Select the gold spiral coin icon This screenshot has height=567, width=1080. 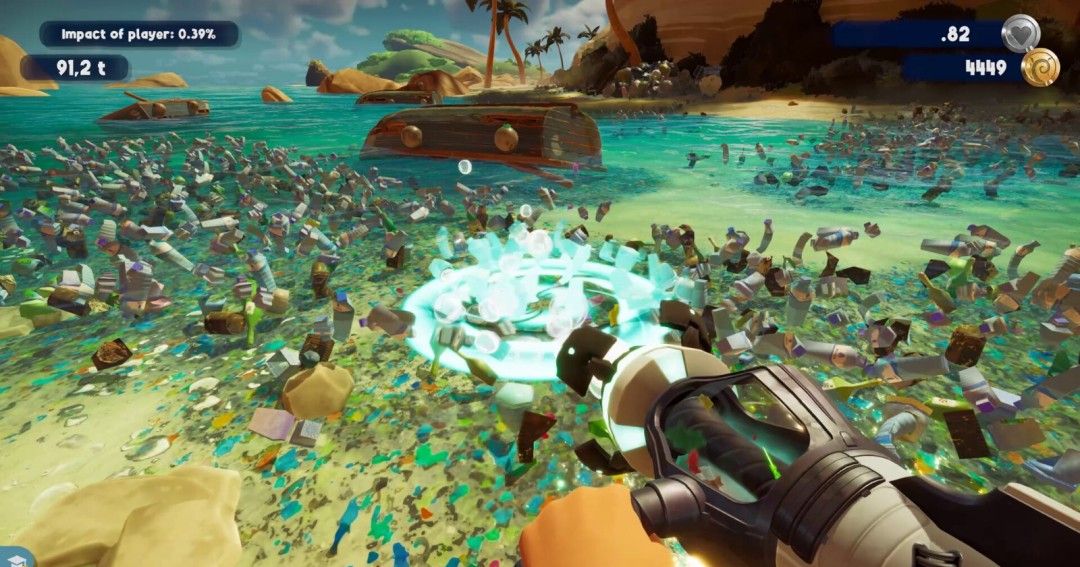[1039, 68]
